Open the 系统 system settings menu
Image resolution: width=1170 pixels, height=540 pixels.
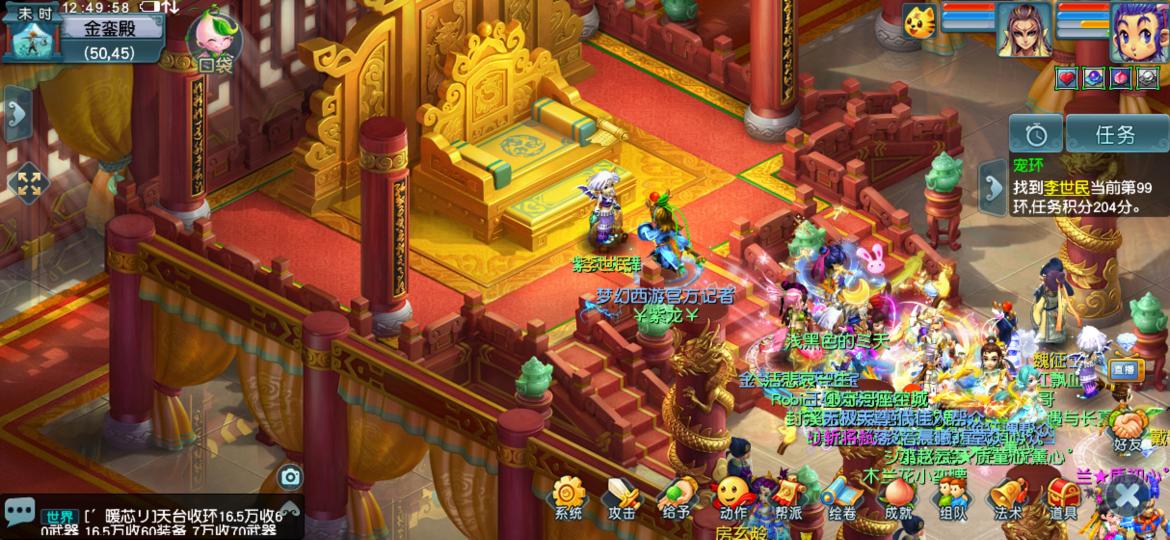point(568,495)
